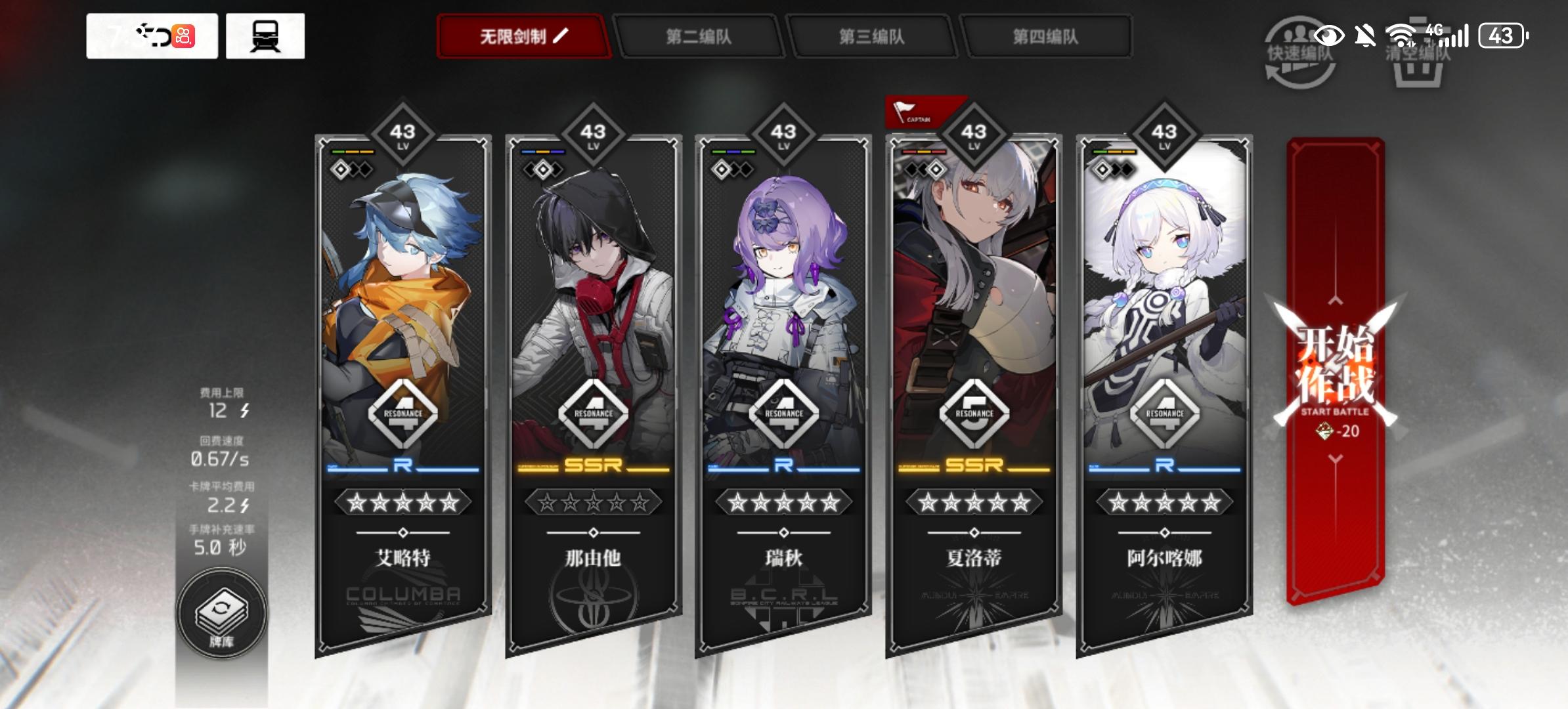1568x709 pixels.
Task: Click the train icon near top left
Action: (x=265, y=37)
